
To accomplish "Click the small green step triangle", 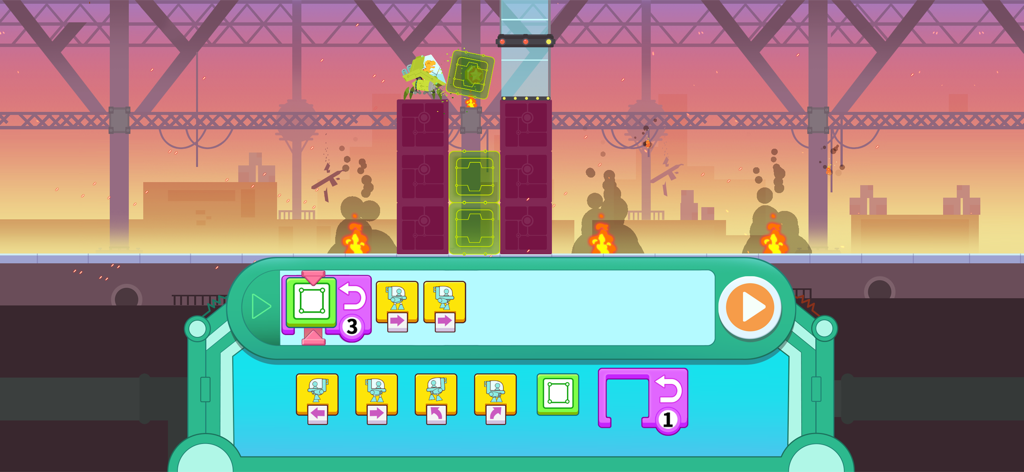I will [261, 306].
